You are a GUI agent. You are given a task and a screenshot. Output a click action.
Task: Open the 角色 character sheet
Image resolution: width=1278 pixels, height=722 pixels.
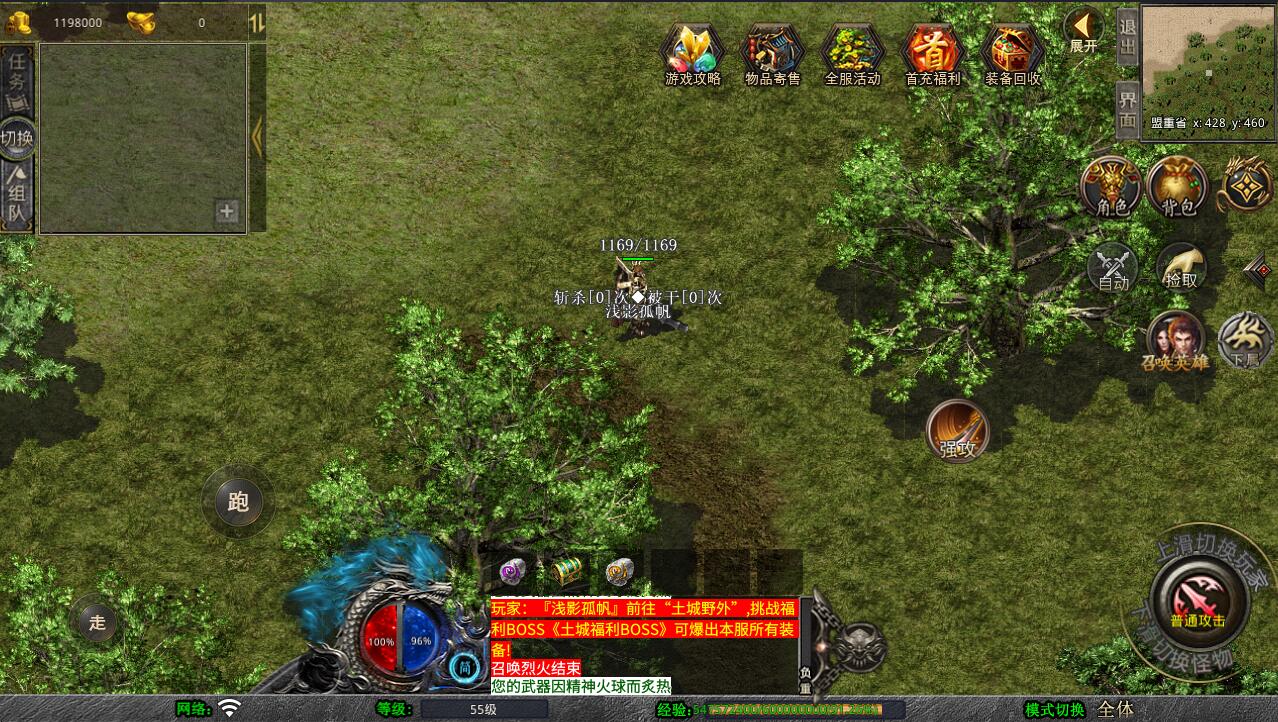[x=1110, y=187]
